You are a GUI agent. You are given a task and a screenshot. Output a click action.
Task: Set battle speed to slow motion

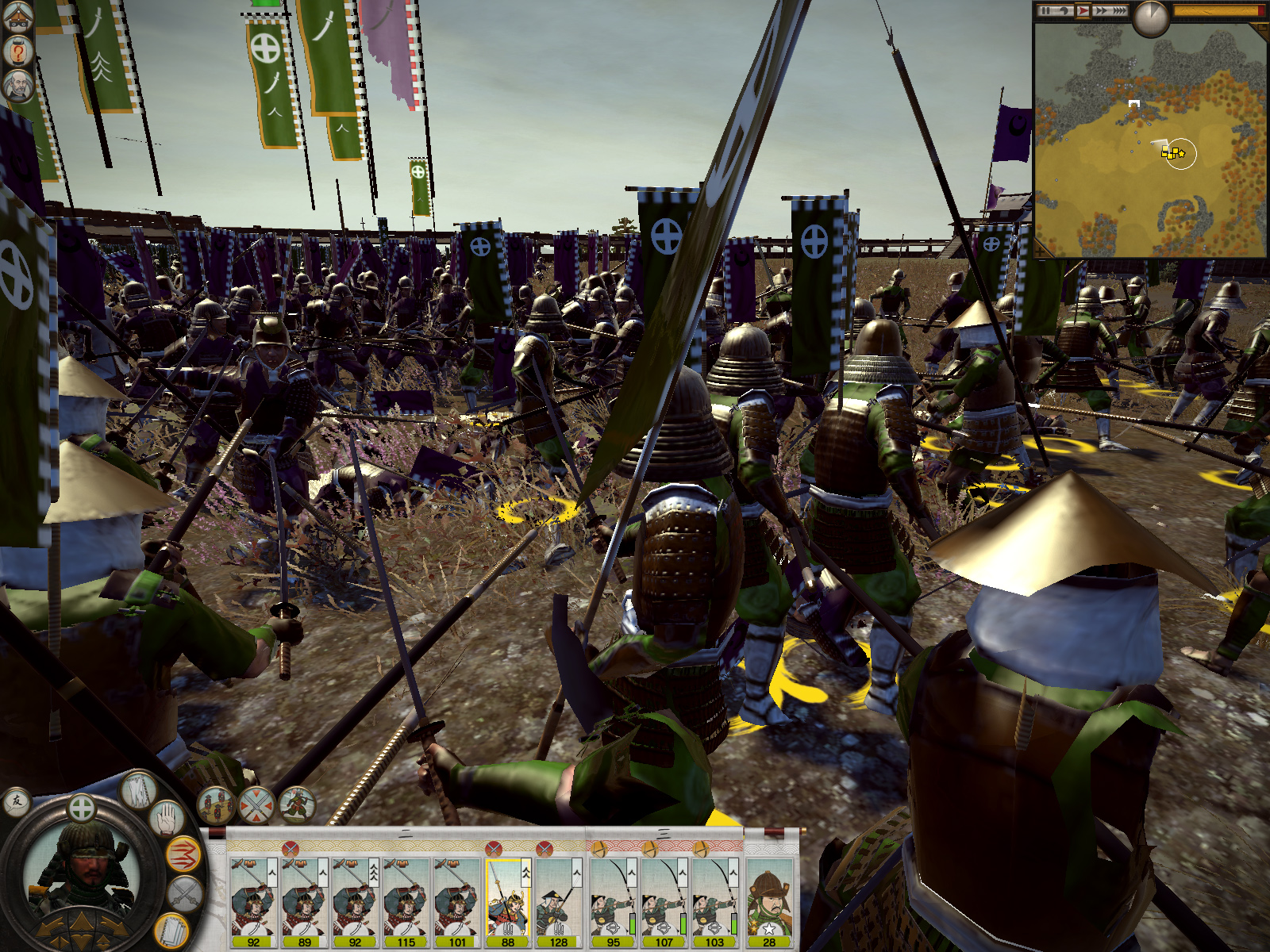(x=1064, y=11)
